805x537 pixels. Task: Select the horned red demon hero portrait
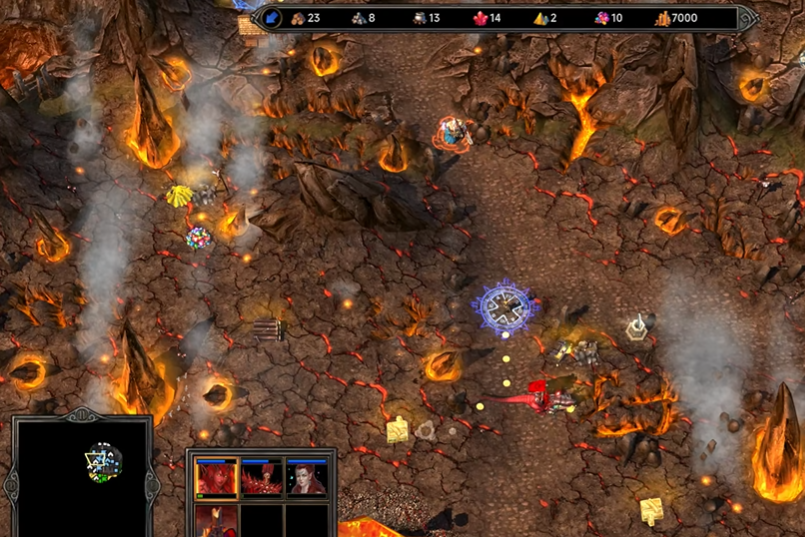[x=216, y=478]
